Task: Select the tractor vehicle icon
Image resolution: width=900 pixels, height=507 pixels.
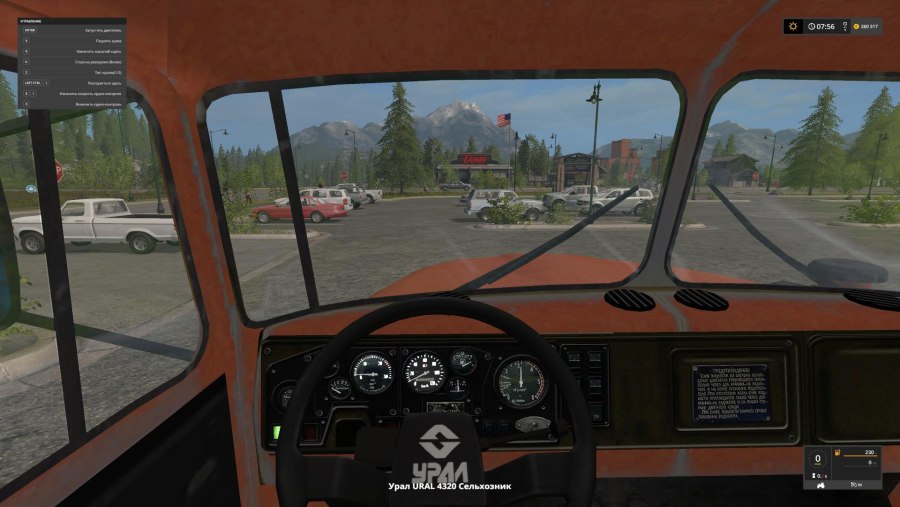Action: 822,486
